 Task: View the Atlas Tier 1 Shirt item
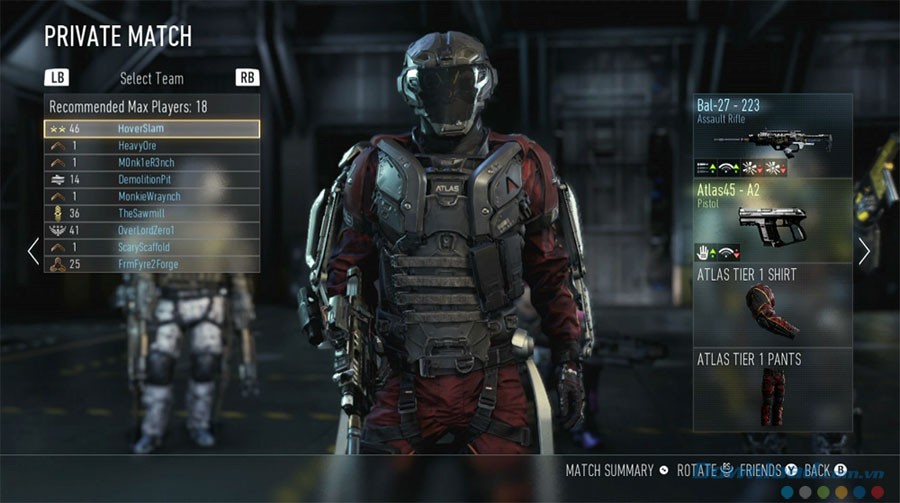(773, 305)
